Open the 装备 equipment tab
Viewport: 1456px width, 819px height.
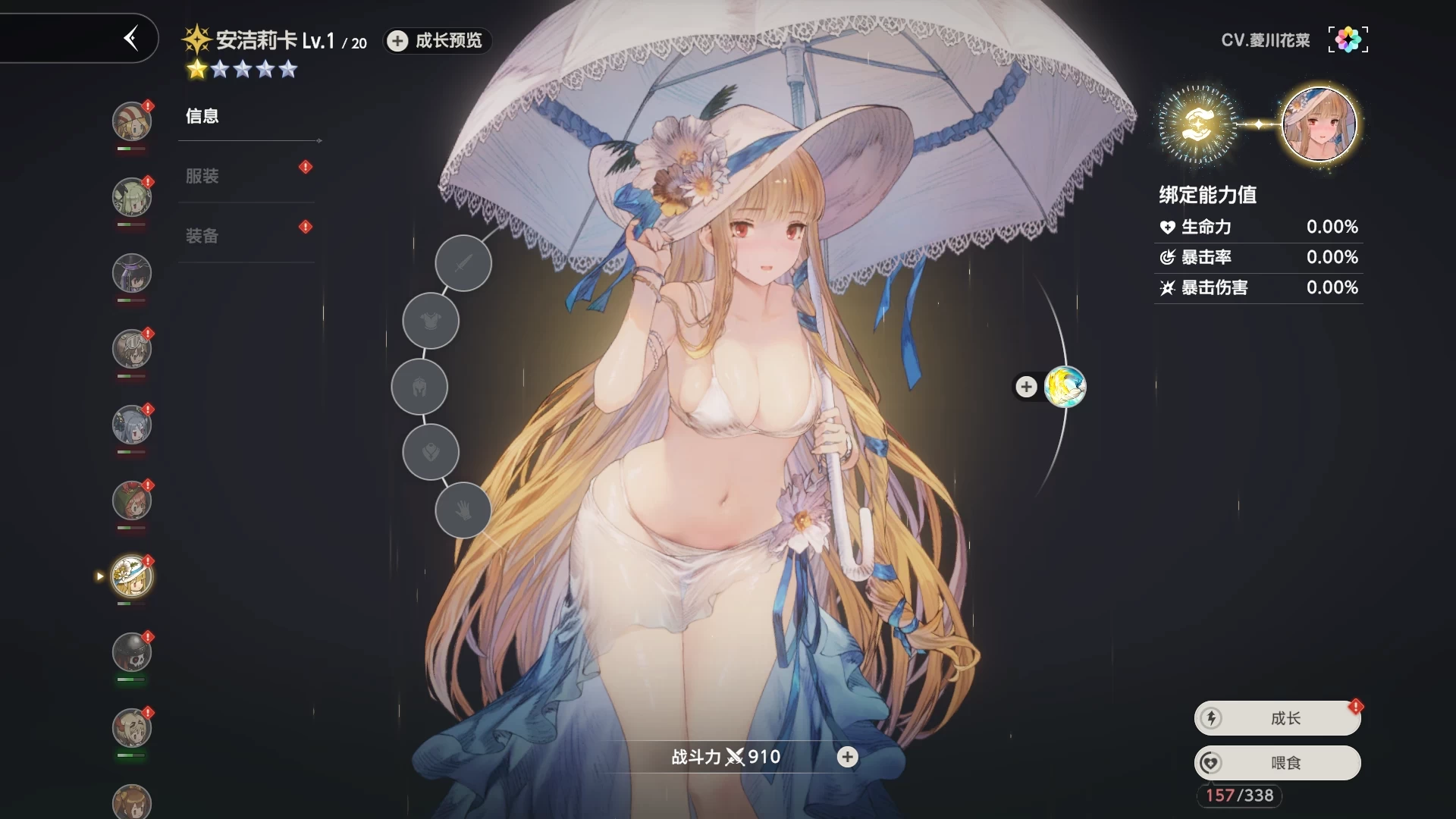tap(202, 236)
